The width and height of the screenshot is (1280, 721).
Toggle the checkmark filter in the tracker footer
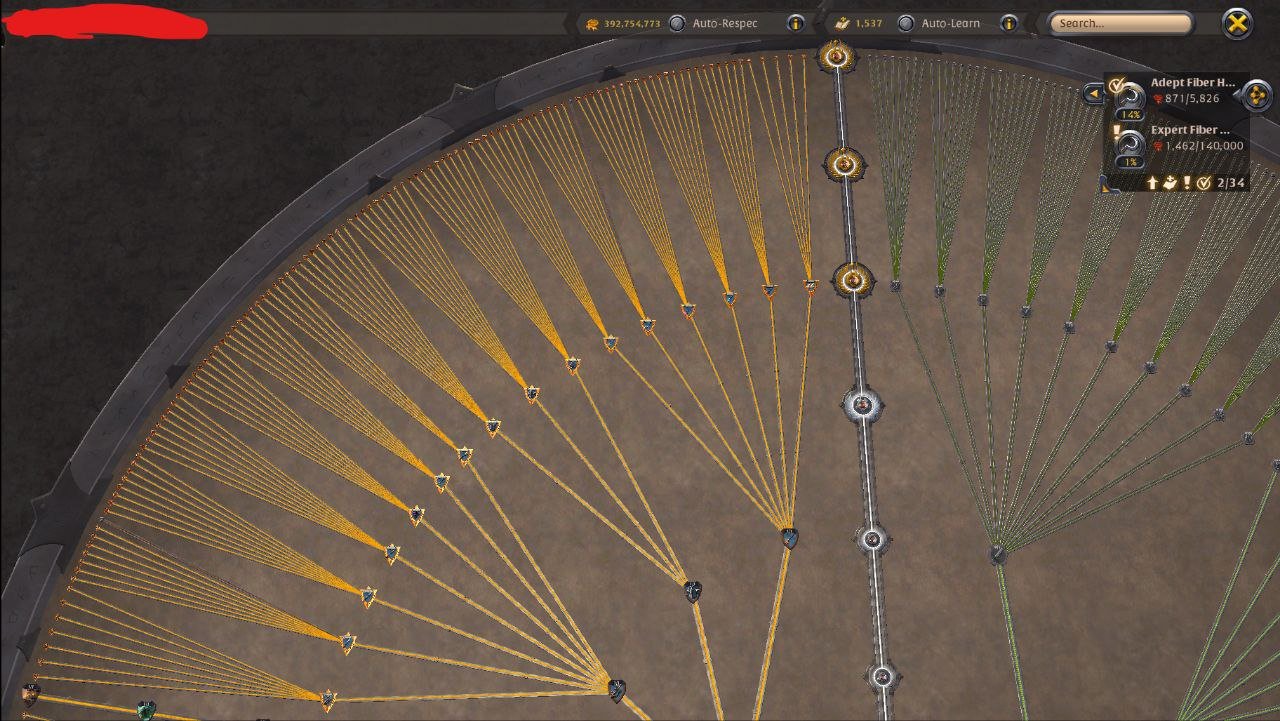coord(1204,183)
